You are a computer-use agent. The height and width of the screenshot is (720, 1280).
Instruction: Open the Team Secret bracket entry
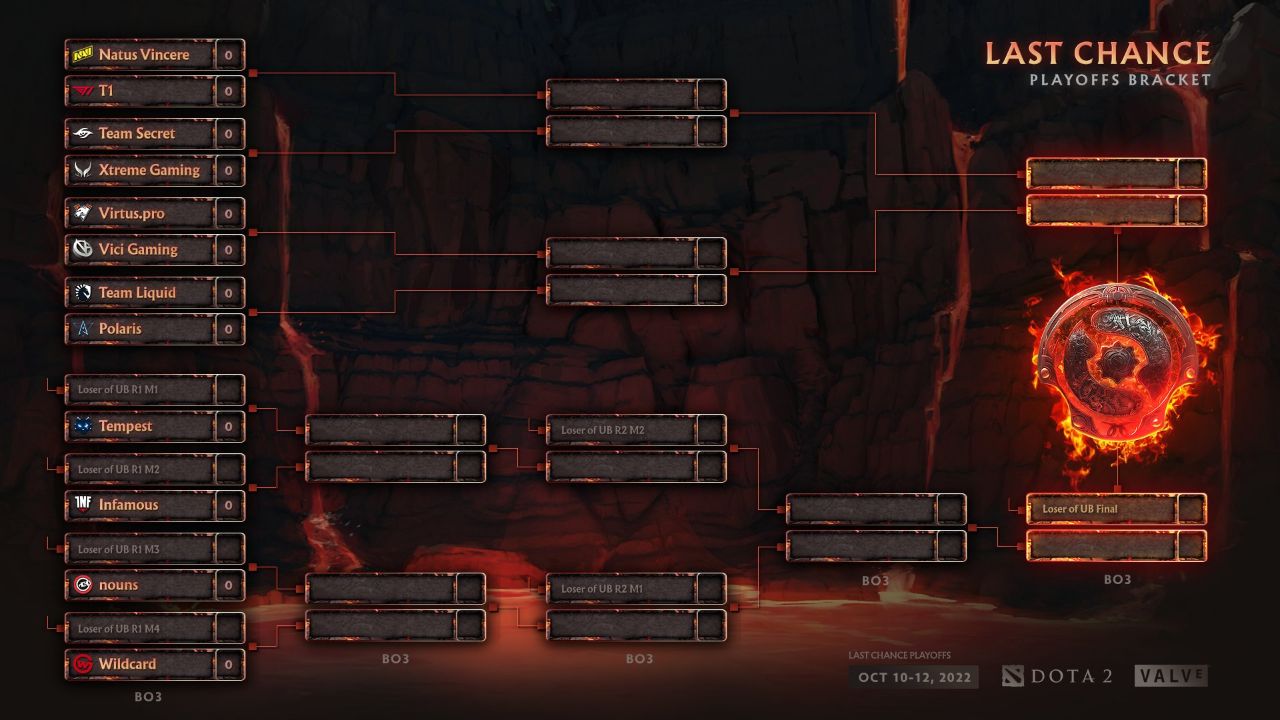click(142, 134)
